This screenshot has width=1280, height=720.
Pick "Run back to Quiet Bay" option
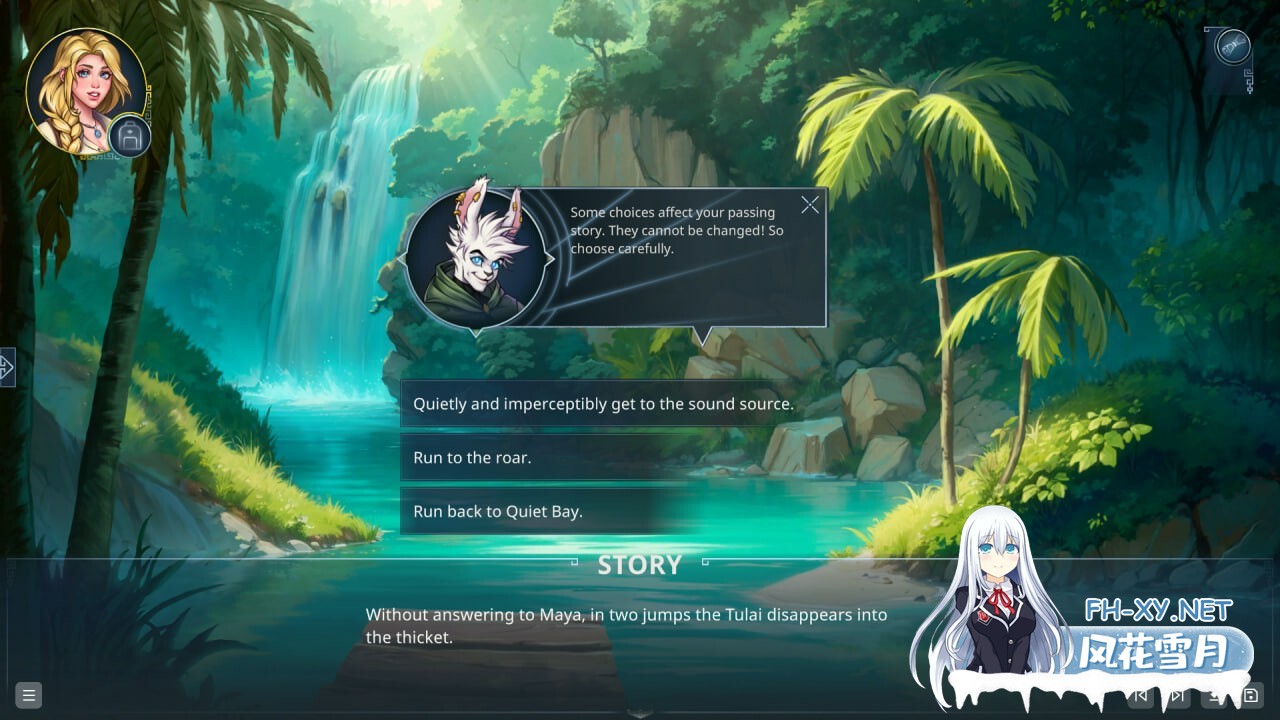(x=498, y=511)
